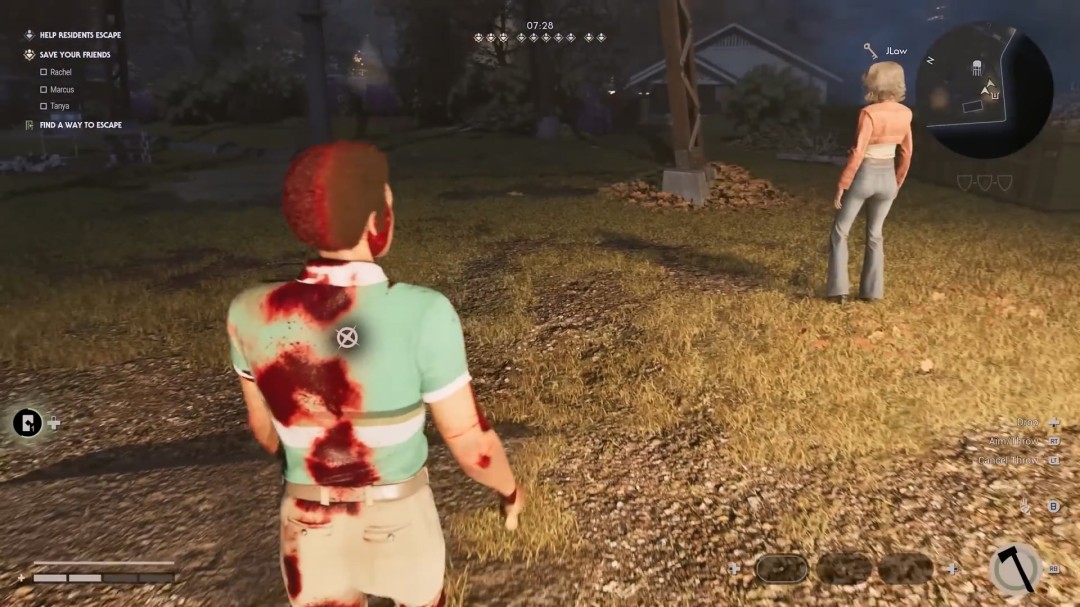
Task: Select the highlighted first inventory slot
Action: (x=781, y=569)
